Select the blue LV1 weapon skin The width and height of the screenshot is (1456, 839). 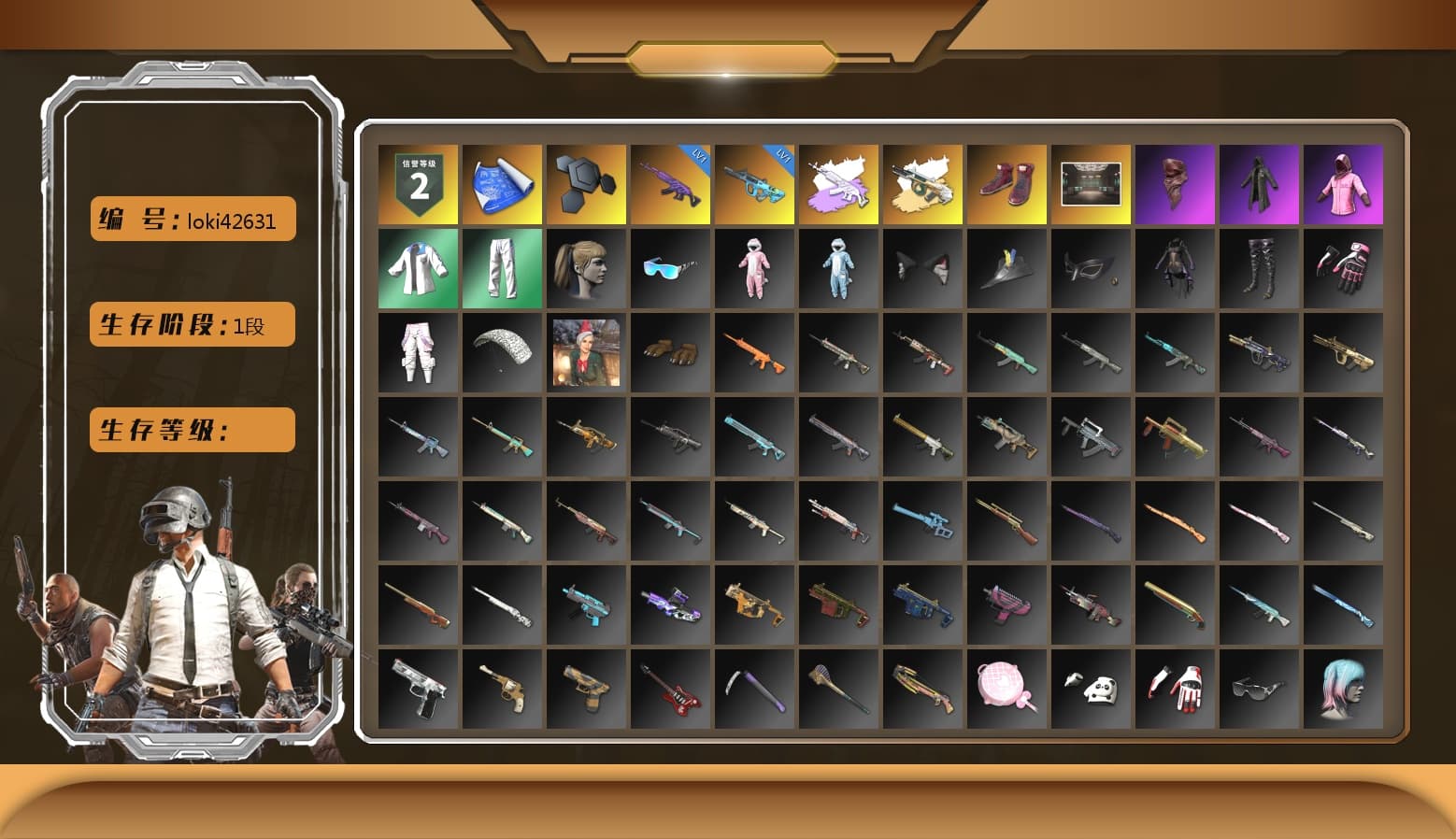pos(754,183)
